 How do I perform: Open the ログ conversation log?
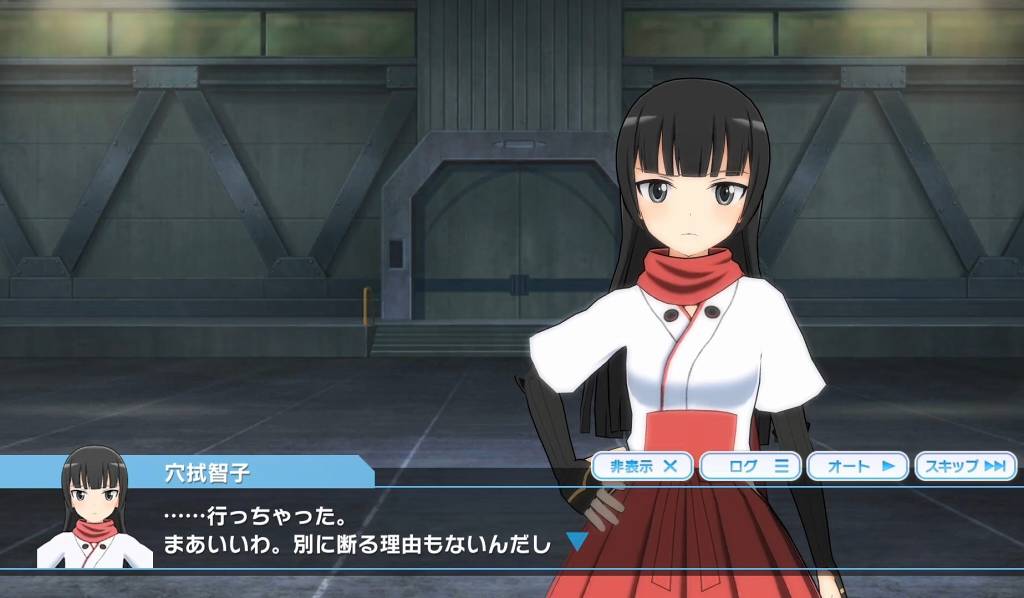pyautogui.click(x=750, y=465)
